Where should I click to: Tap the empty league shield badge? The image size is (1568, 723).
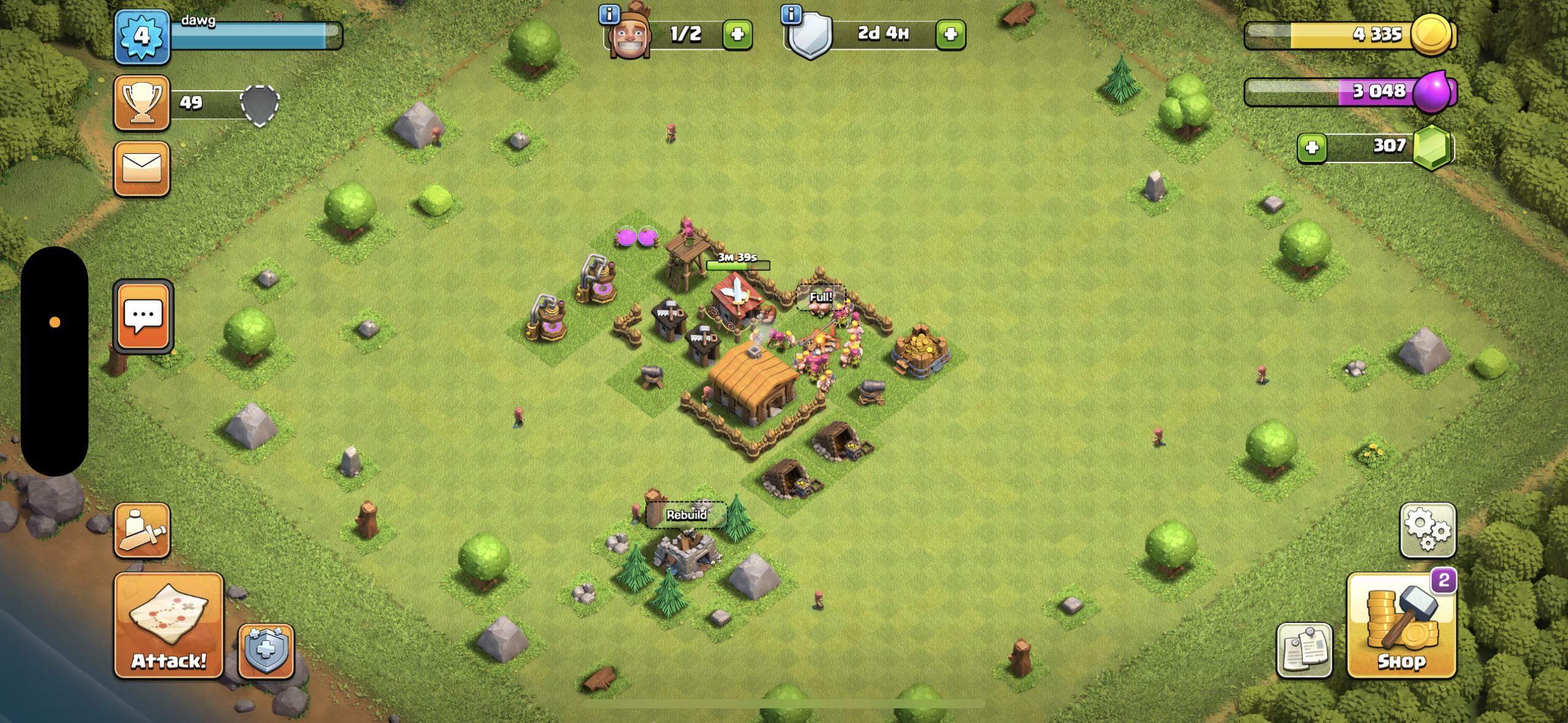point(259,104)
